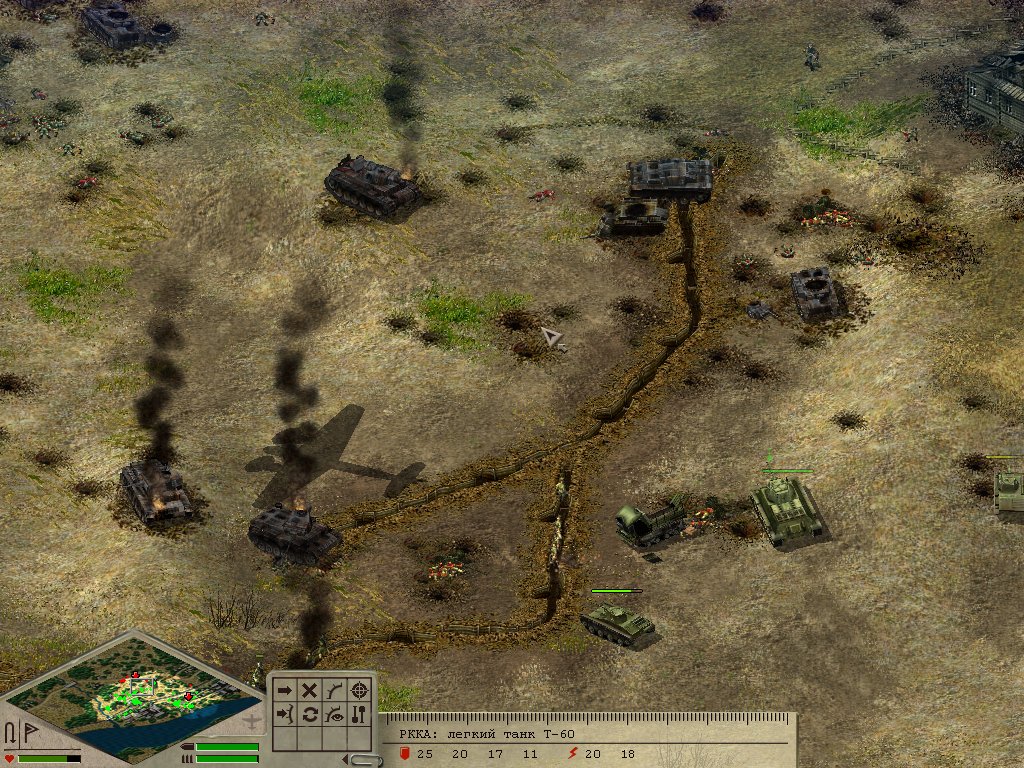Select the eye observe command icon
Image resolution: width=1024 pixels, height=768 pixels.
pos(335,714)
